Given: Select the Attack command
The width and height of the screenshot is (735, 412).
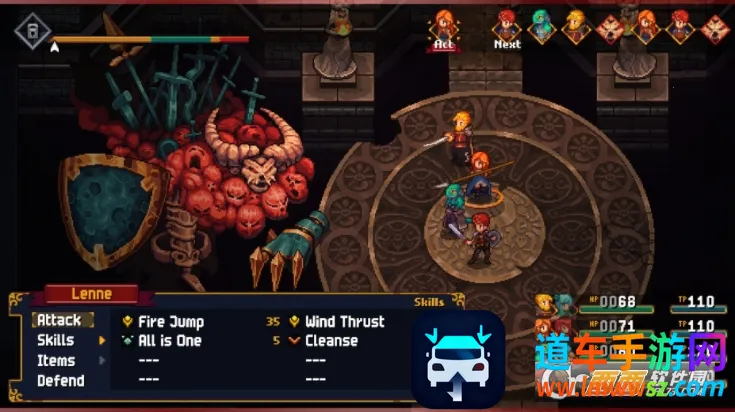Looking at the screenshot, I should tap(59, 321).
